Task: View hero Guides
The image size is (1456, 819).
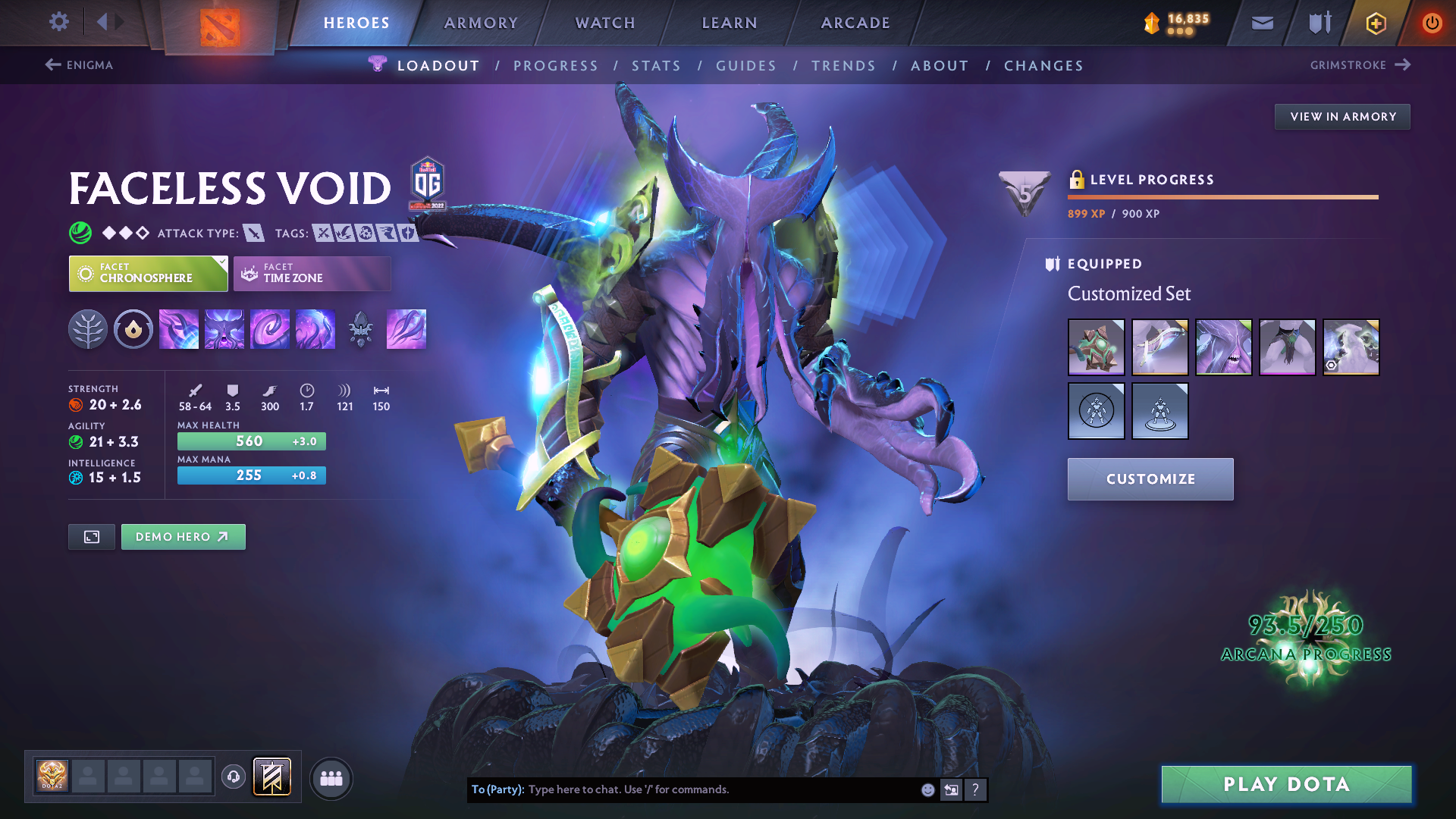Action: [746, 66]
